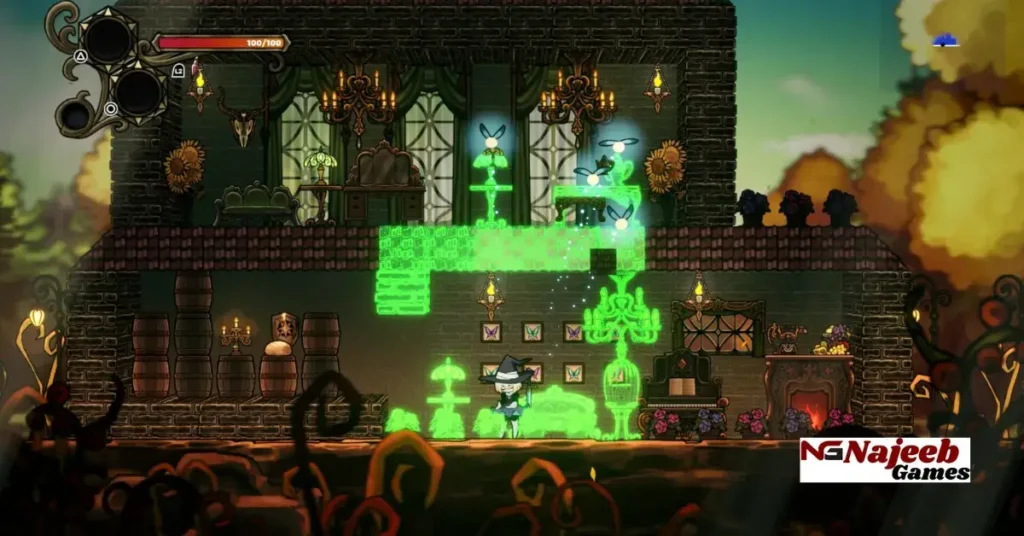Select the hexagonal ability slot marked with triangle
Screen dimensions: 1024x536
(x=108, y=39)
